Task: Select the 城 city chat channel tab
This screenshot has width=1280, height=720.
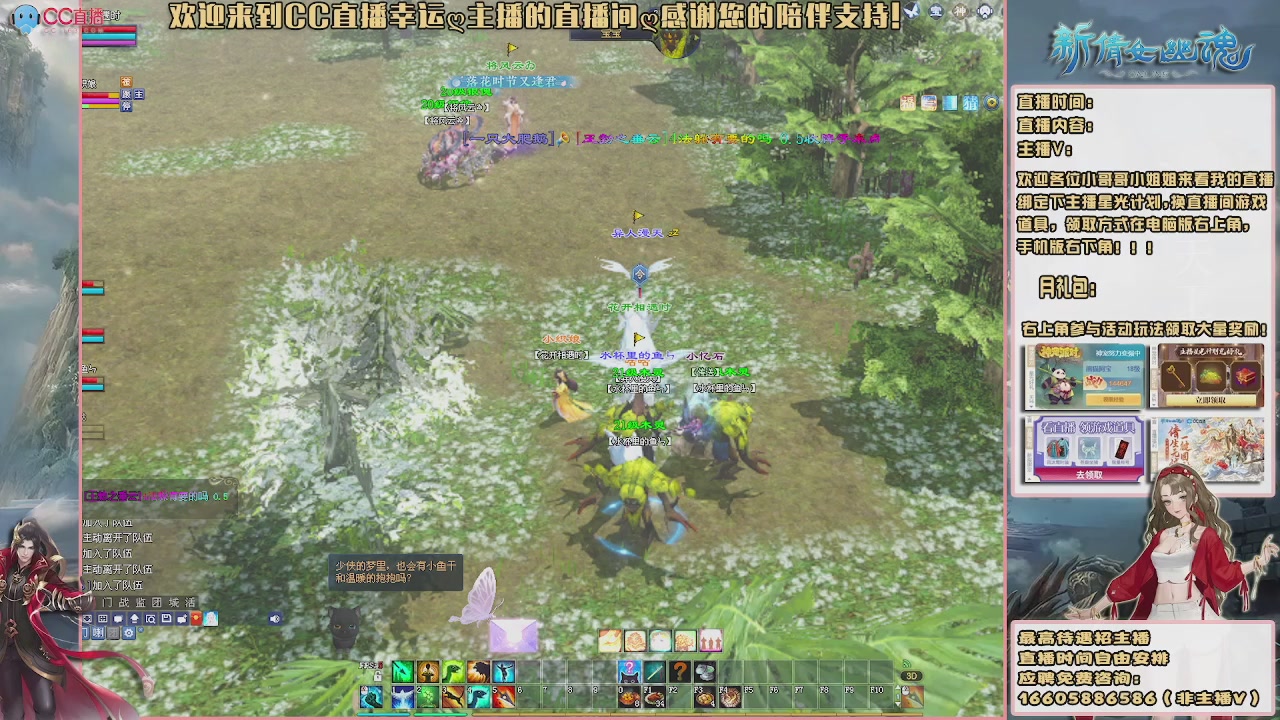Action: [x=171, y=603]
